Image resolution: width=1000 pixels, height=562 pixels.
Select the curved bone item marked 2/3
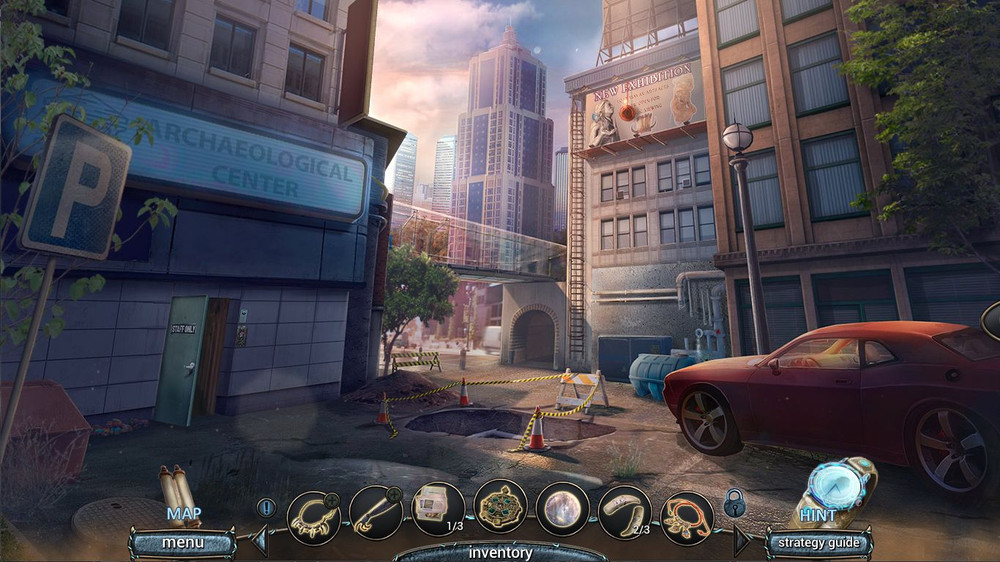[624, 511]
